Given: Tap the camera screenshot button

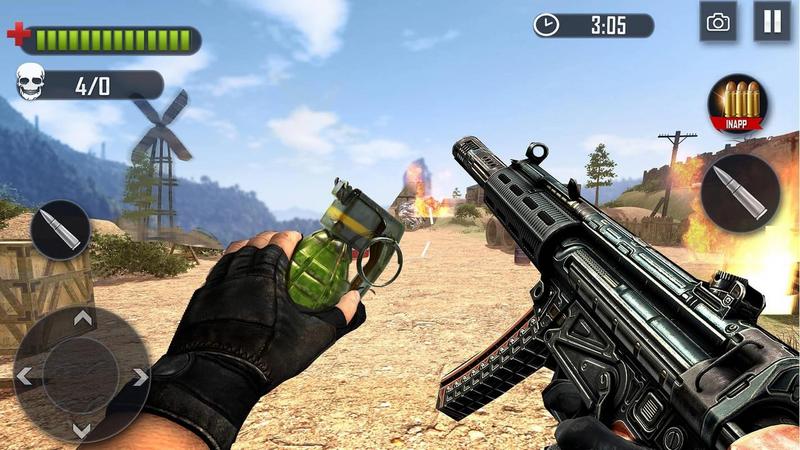Looking at the screenshot, I should tap(718, 22).
